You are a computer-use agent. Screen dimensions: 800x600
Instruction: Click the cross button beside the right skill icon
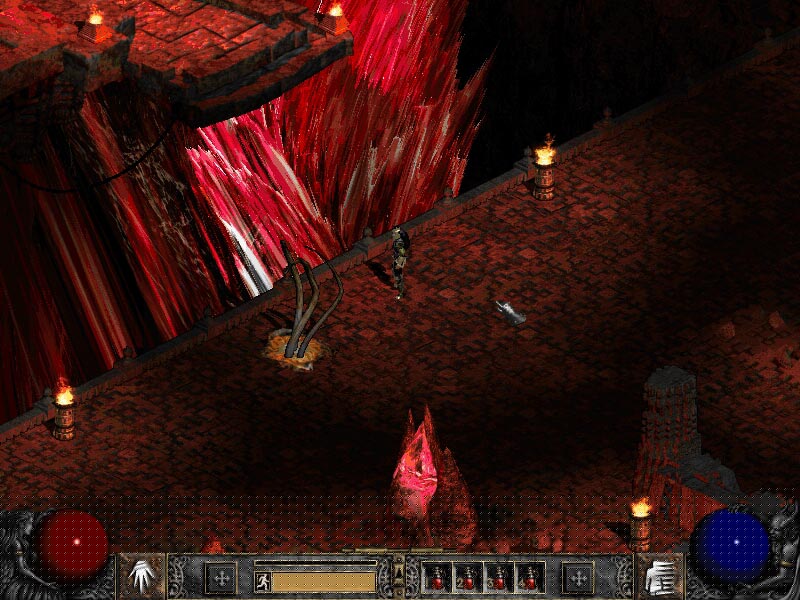577,577
